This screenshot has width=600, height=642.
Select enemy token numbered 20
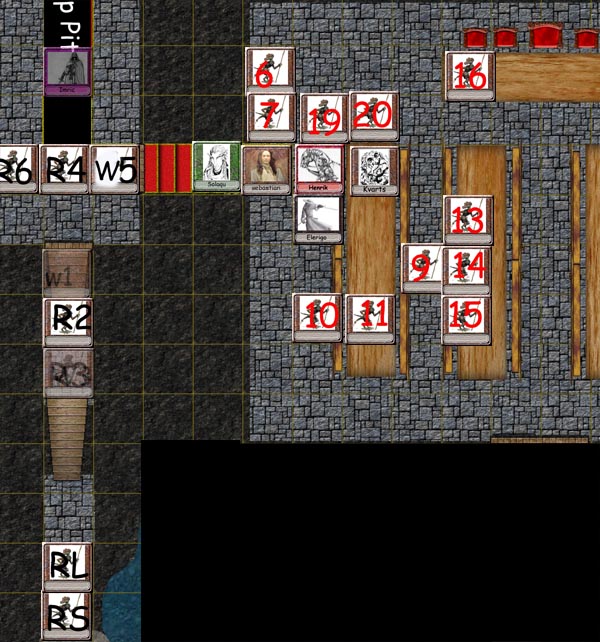[374, 116]
